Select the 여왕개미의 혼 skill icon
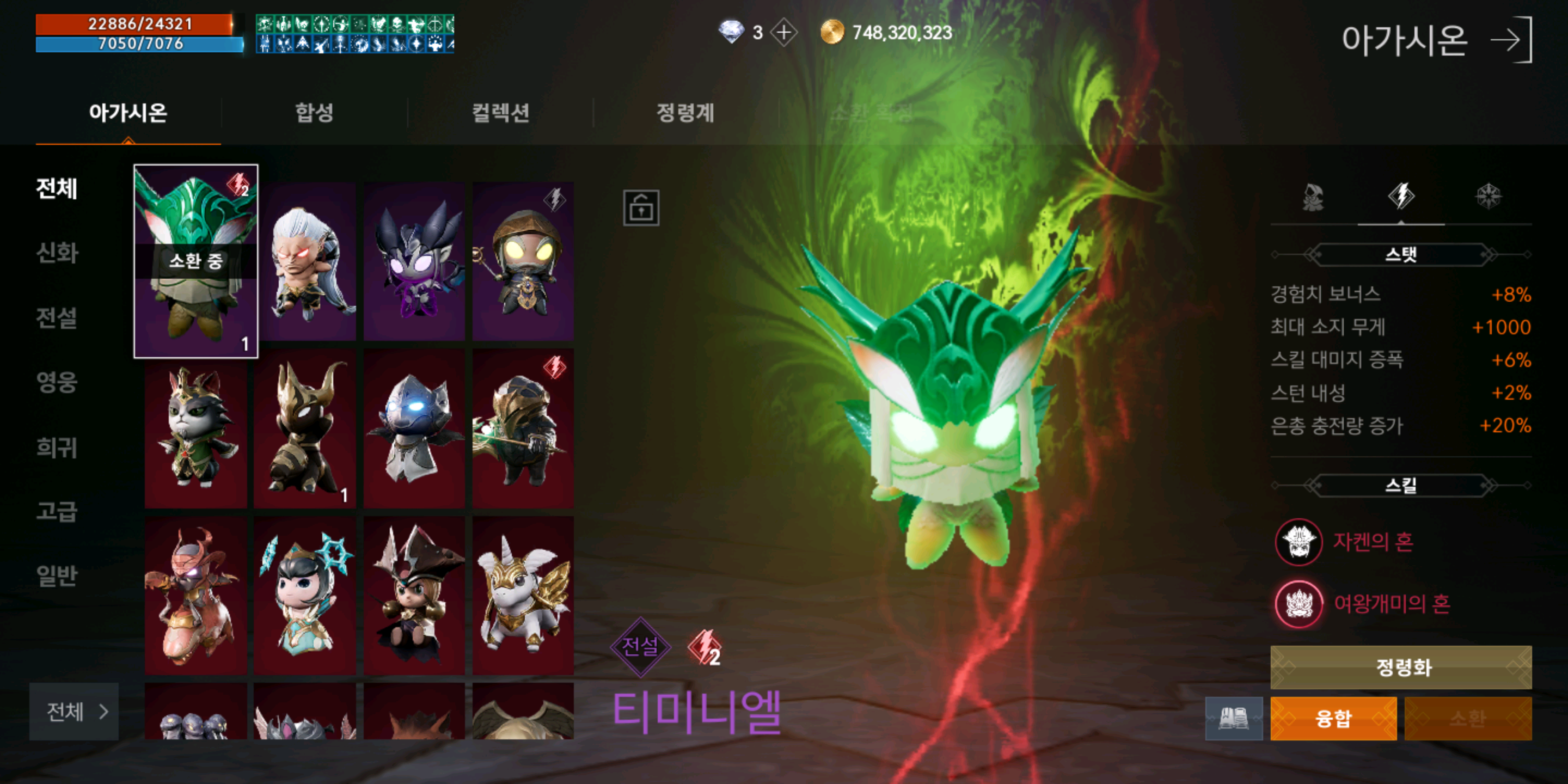Viewport: 1568px width, 784px height. click(1300, 604)
